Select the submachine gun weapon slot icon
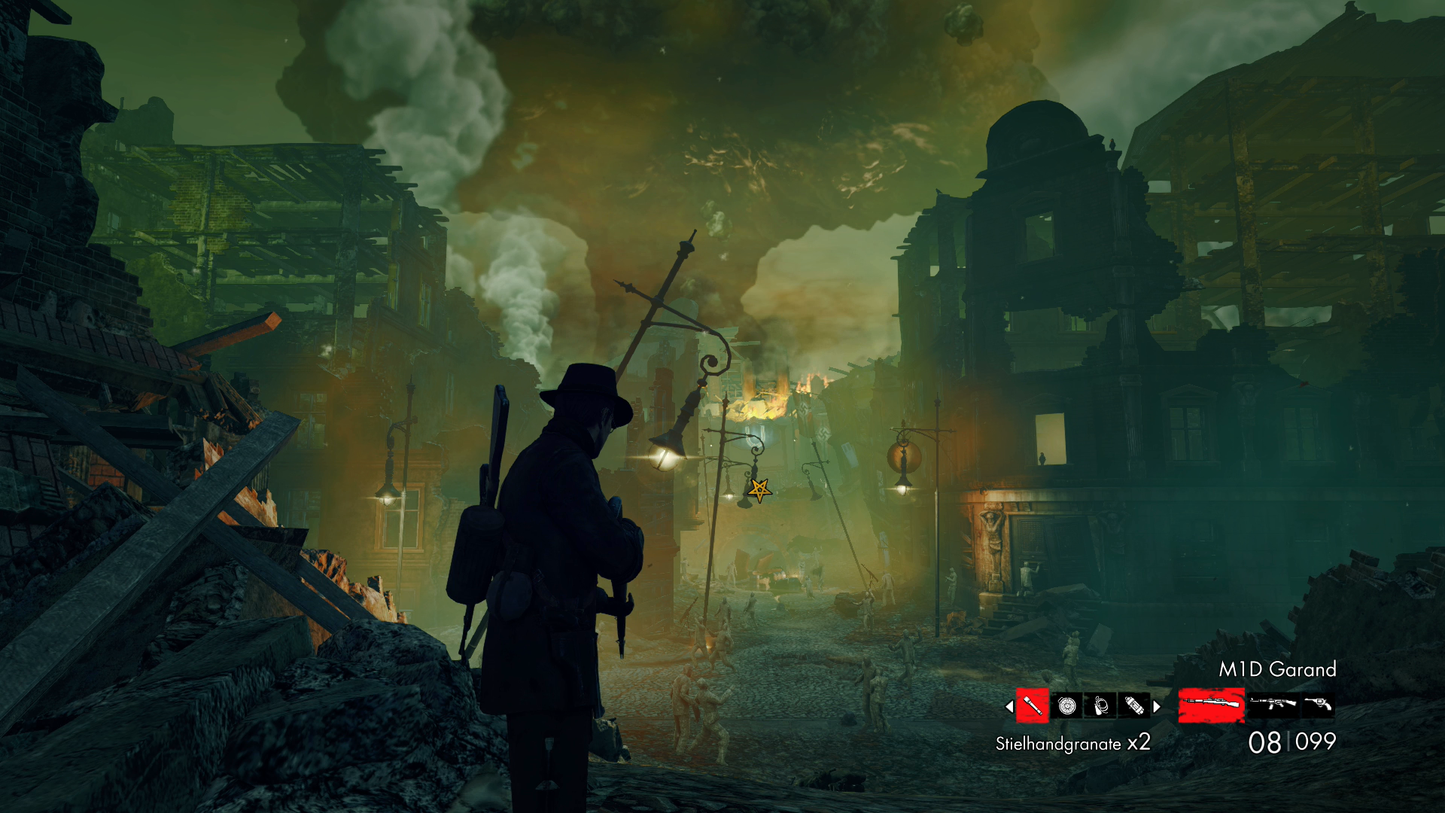This screenshot has height=813, width=1445. (x=1272, y=703)
